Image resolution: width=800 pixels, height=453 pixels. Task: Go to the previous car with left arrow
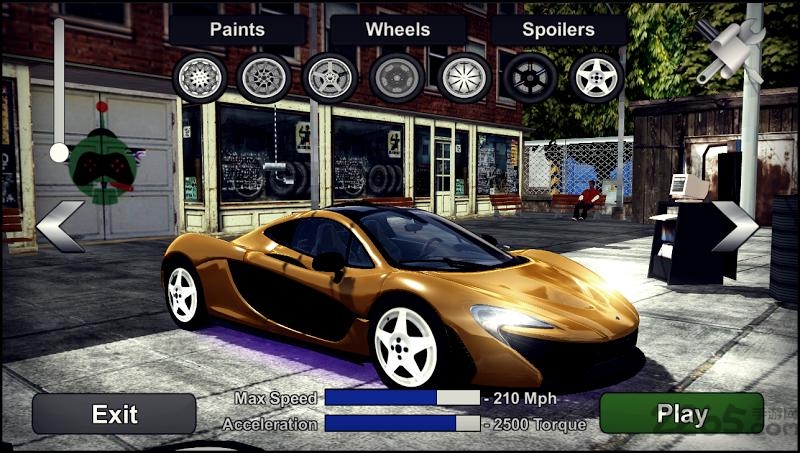click(x=59, y=226)
